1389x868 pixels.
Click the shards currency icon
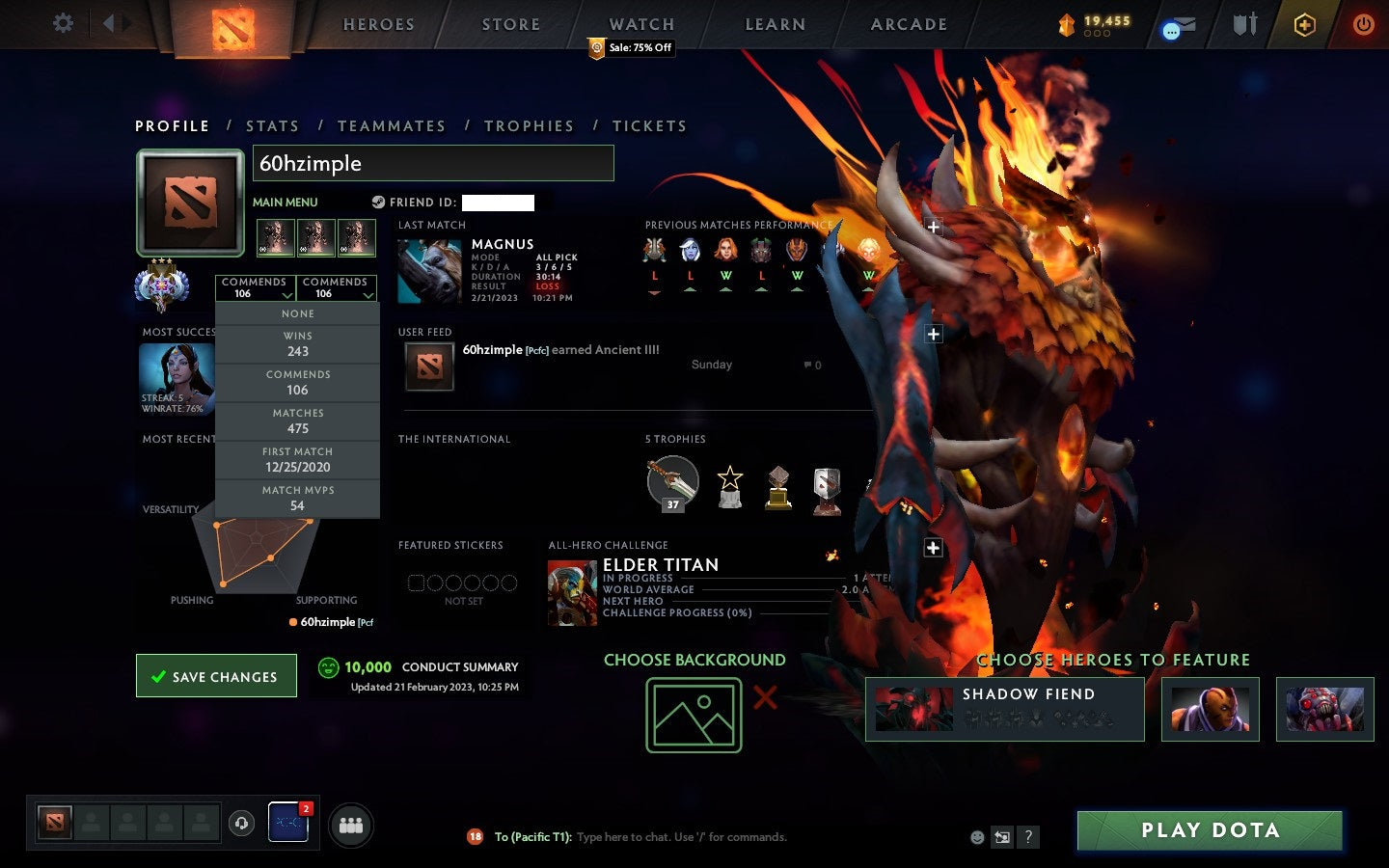(1067, 26)
